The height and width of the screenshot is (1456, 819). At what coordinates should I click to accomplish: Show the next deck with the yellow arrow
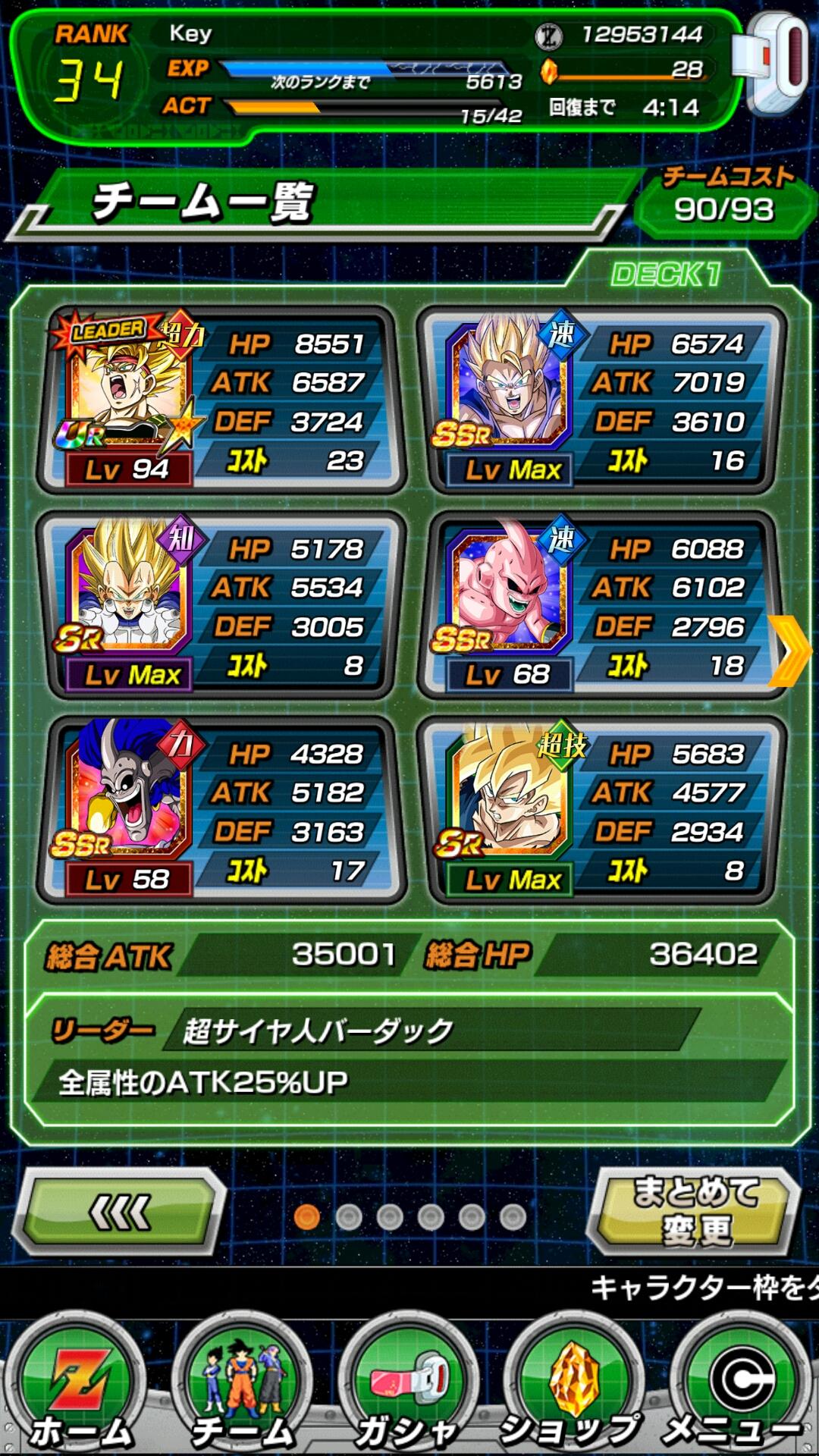pyautogui.click(x=790, y=651)
